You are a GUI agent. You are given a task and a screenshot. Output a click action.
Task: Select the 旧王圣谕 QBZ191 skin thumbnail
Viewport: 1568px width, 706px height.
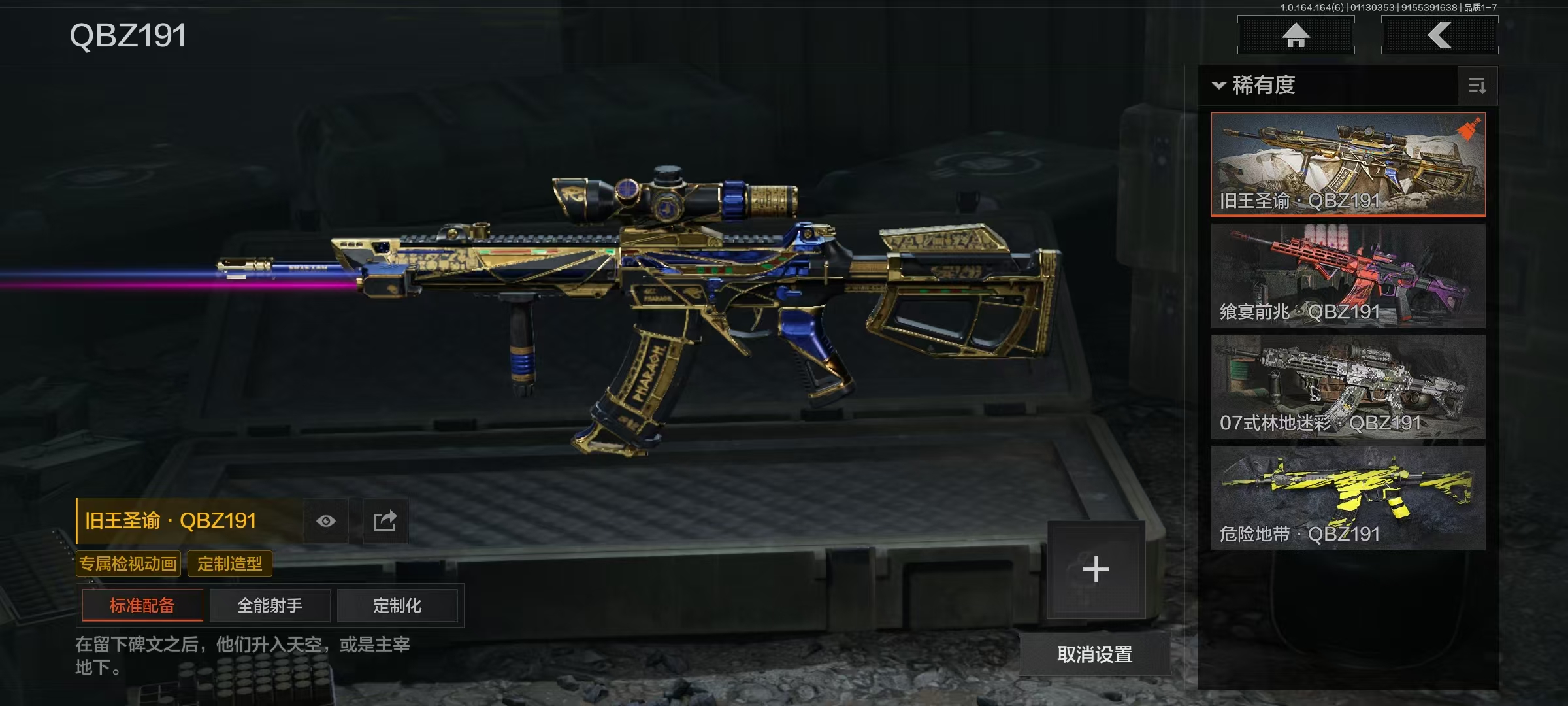1348,164
